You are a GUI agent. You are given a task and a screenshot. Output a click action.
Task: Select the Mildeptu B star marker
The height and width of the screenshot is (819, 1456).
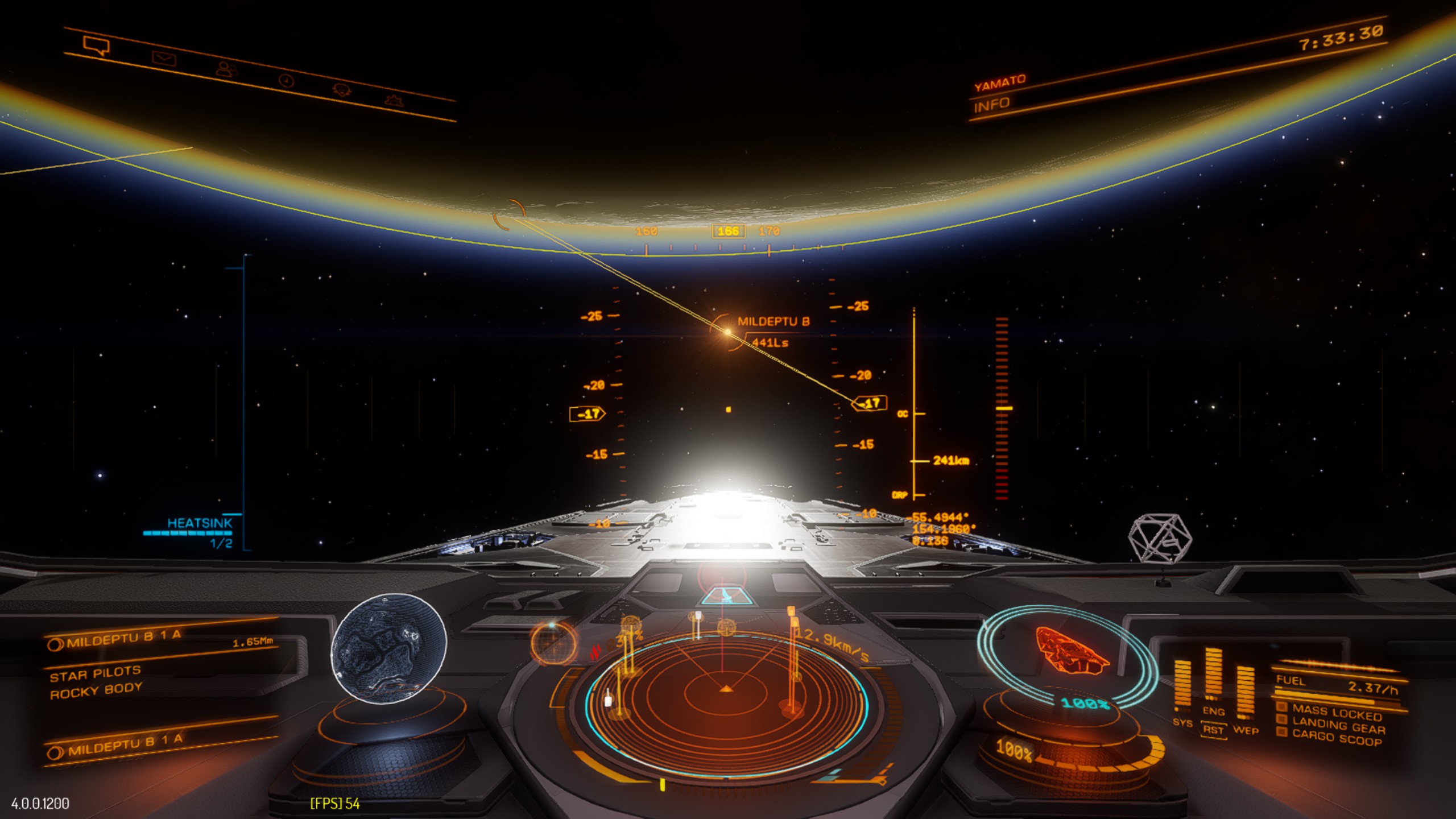pos(726,331)
